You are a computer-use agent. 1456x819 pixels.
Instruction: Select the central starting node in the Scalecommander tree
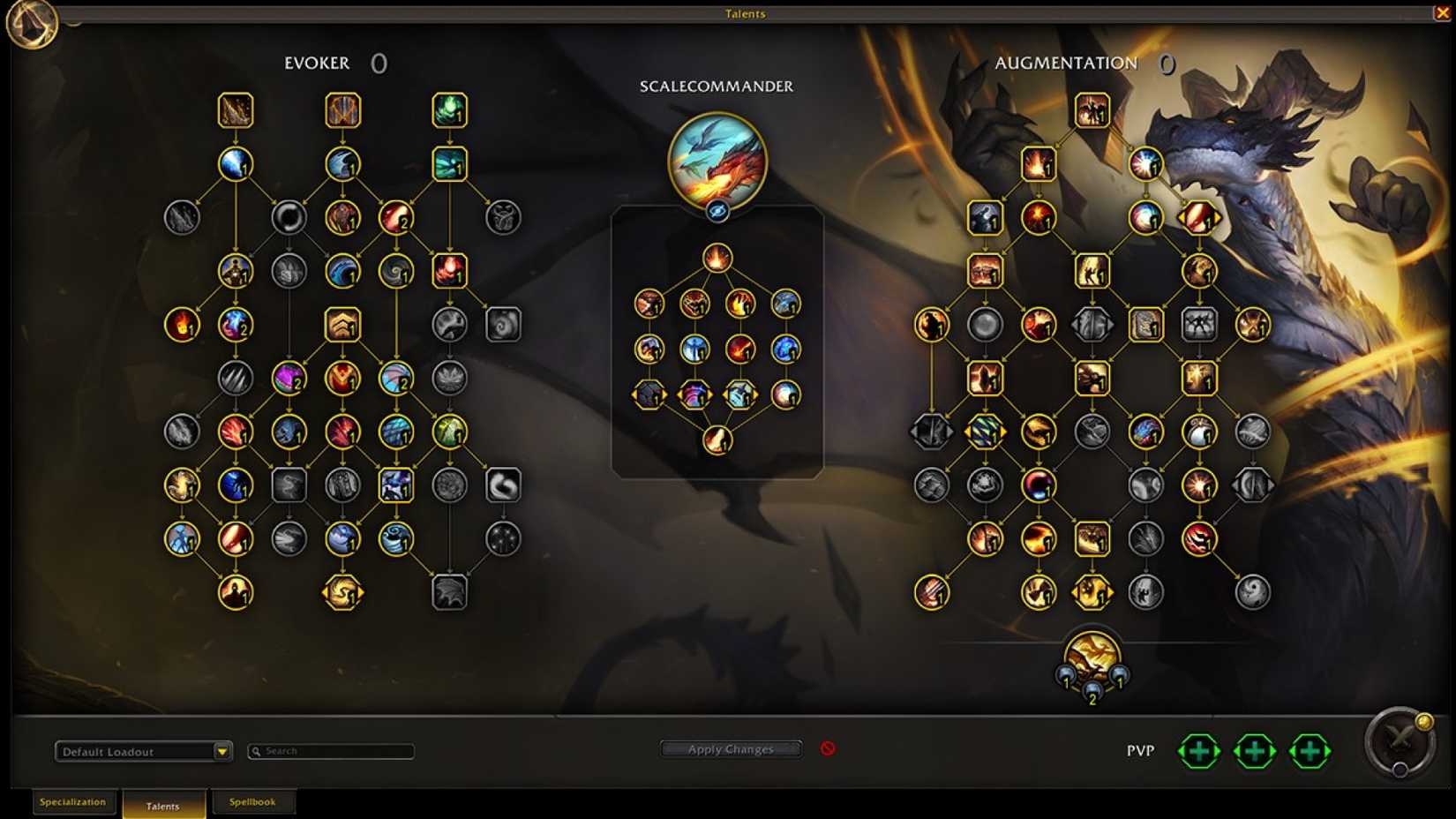[x=717, y=257]
